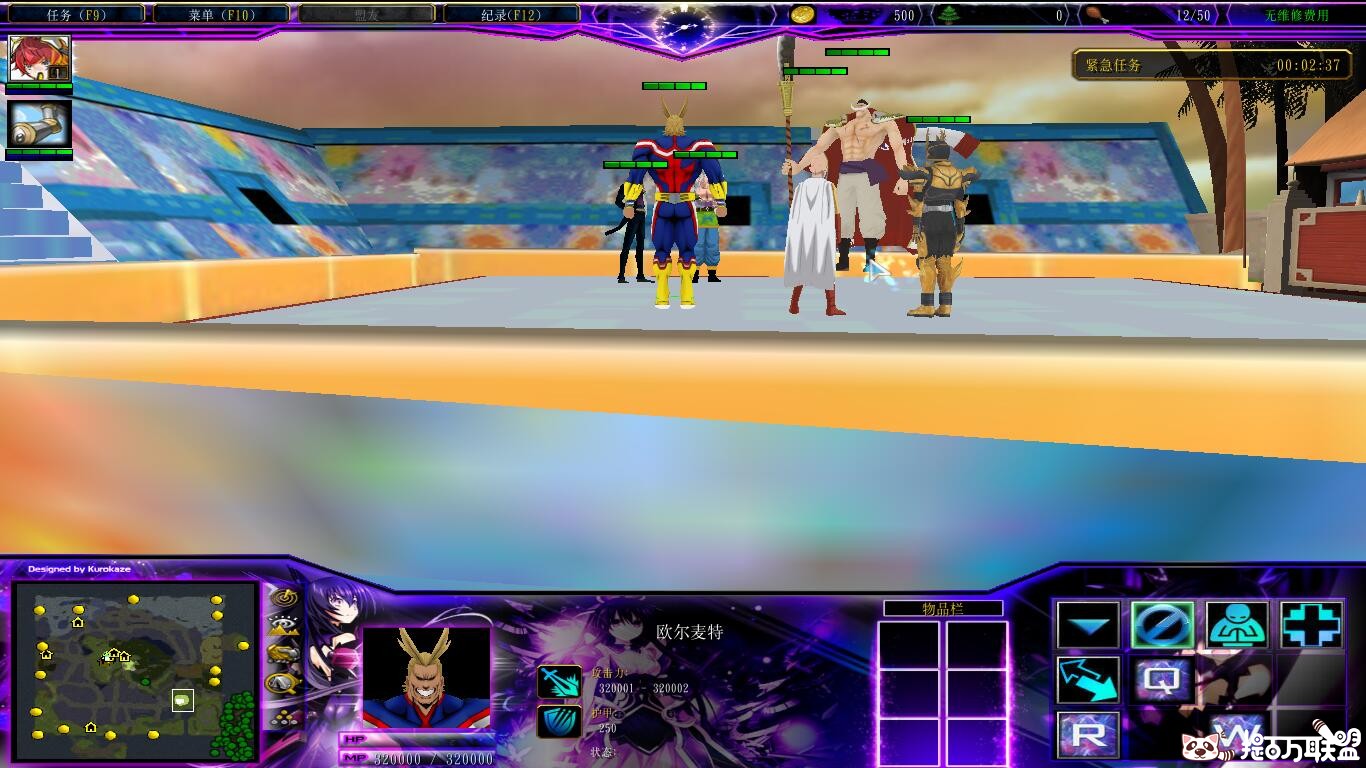Activate the two-arrow swap command
Image resolution: width=1366 pixels, height=768 pixels.
(x=1088, y=680)
